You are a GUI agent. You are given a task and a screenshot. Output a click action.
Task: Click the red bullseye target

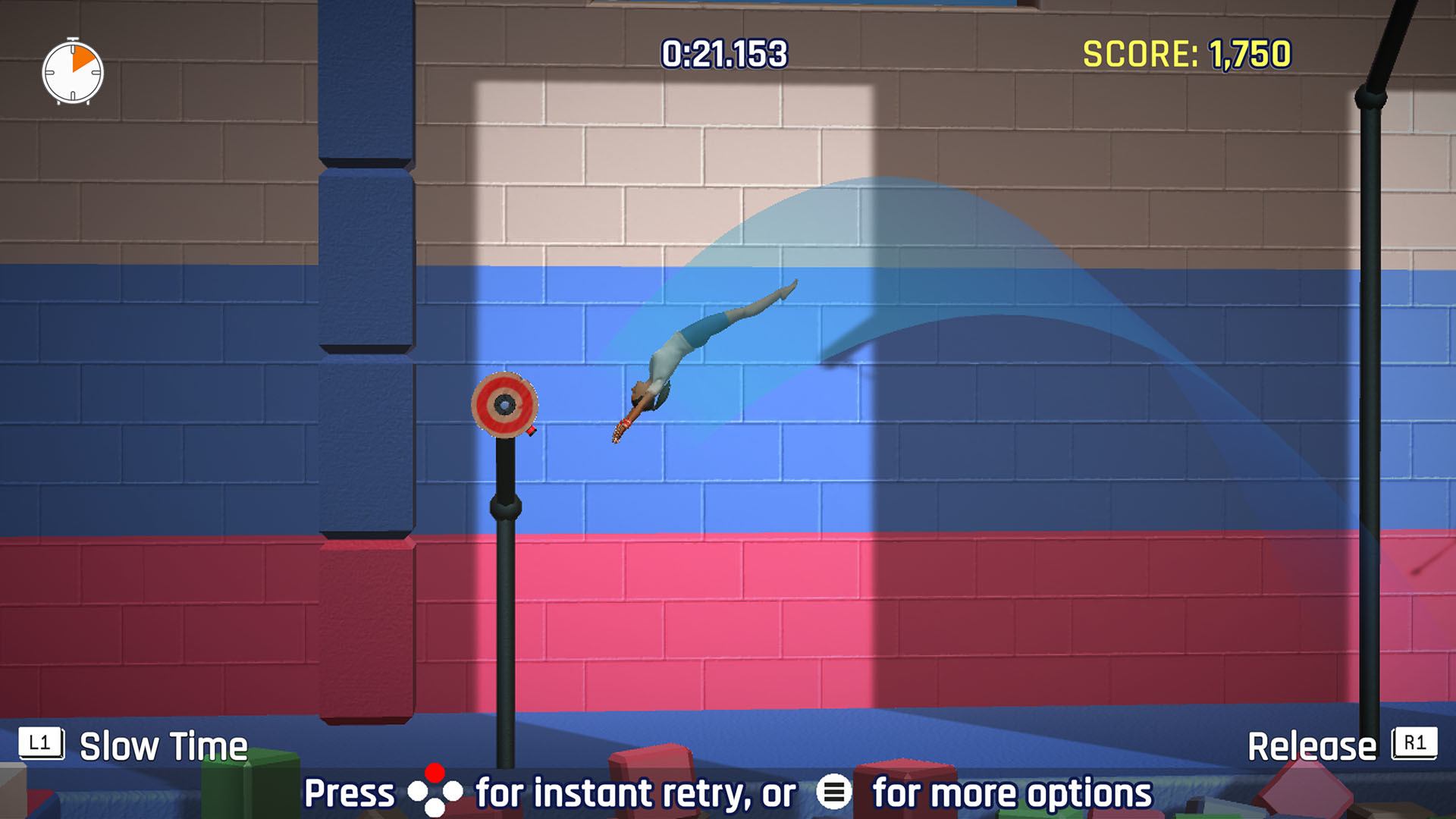[x=504, y=405]
